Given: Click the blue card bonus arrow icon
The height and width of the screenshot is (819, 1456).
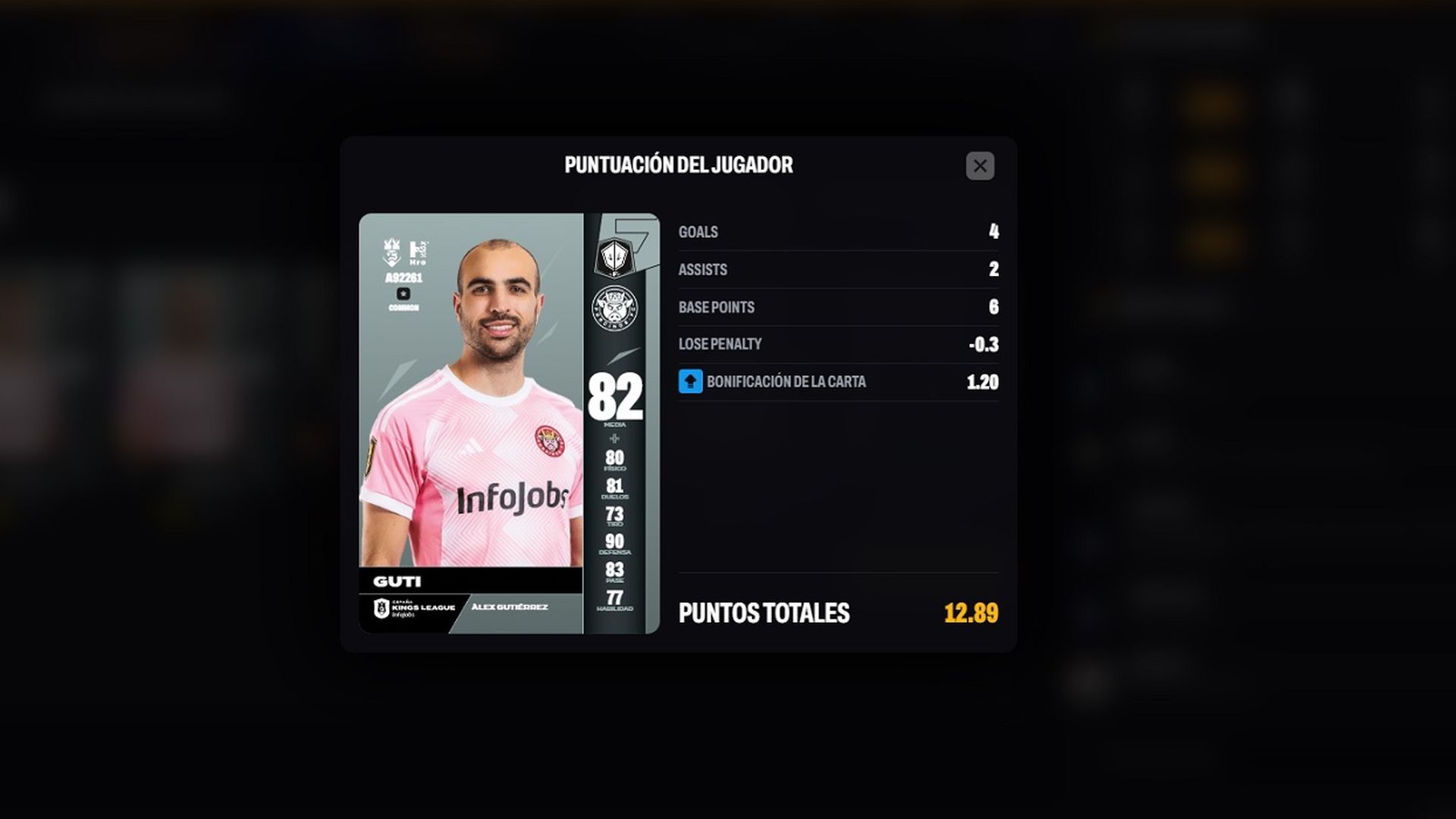Looking at the screenshot, I should click(x=690, y=381).
